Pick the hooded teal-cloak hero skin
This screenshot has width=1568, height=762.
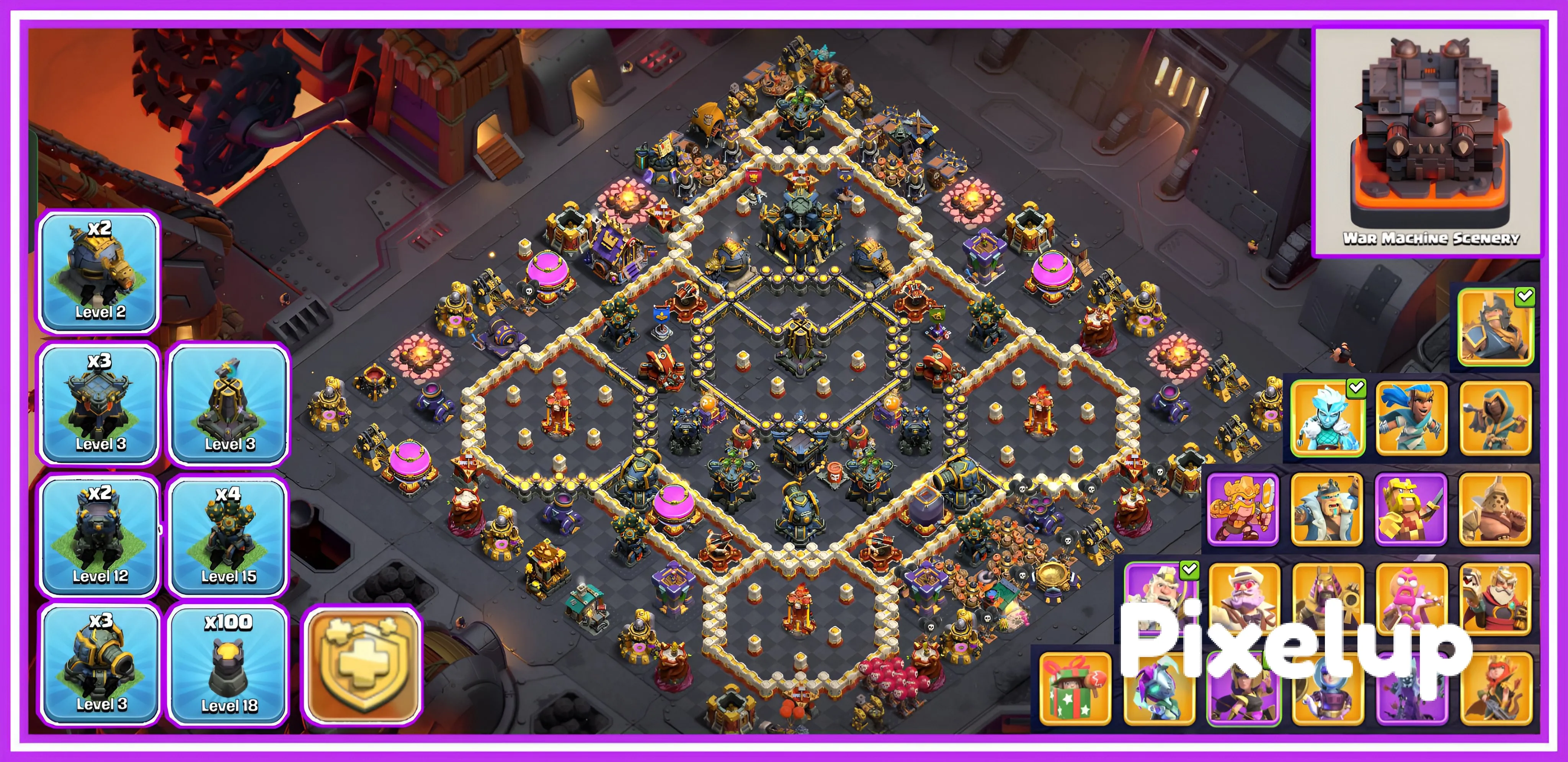pos(1495,418)
